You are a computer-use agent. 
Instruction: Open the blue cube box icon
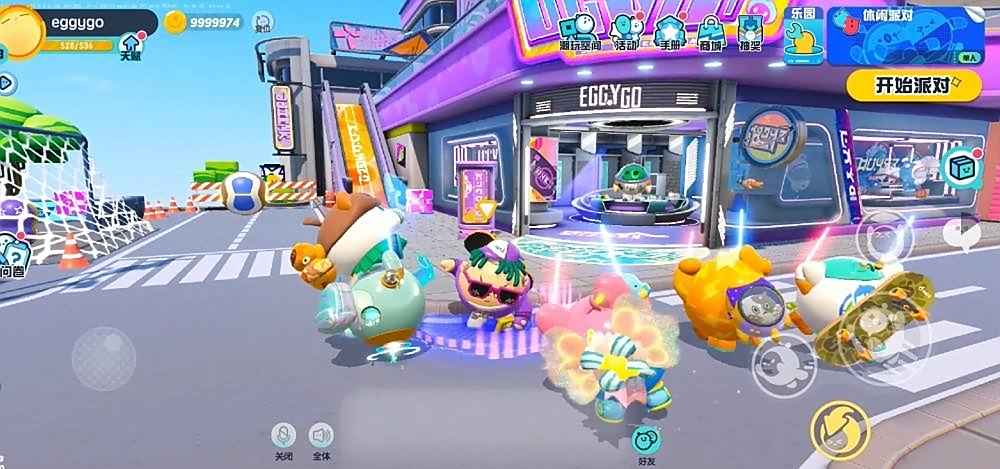click(961, 167)
